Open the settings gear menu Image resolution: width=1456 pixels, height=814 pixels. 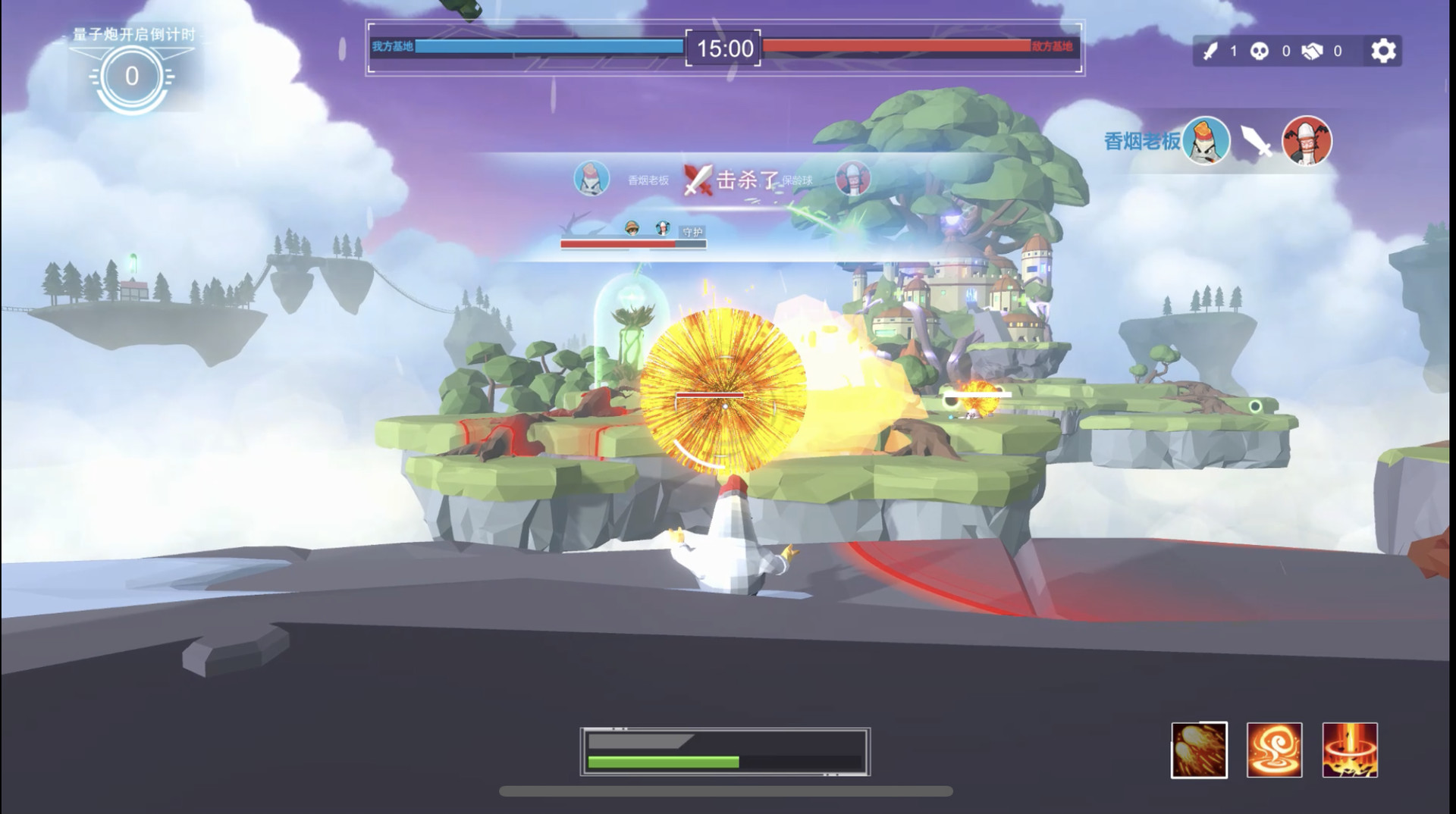click(1385, 51)
